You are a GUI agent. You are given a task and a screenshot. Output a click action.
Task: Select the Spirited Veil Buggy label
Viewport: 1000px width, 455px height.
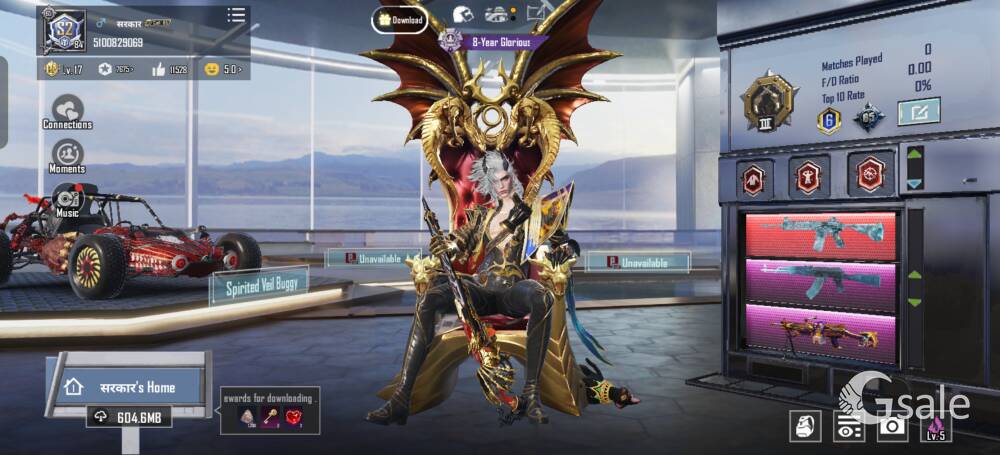pos(259,286)
